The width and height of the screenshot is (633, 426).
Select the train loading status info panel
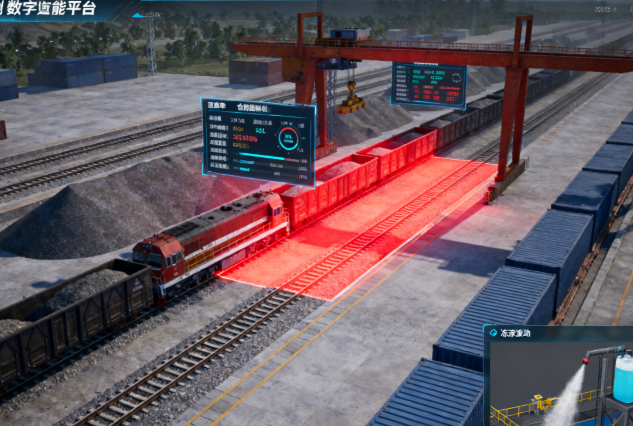coord(258,140)
